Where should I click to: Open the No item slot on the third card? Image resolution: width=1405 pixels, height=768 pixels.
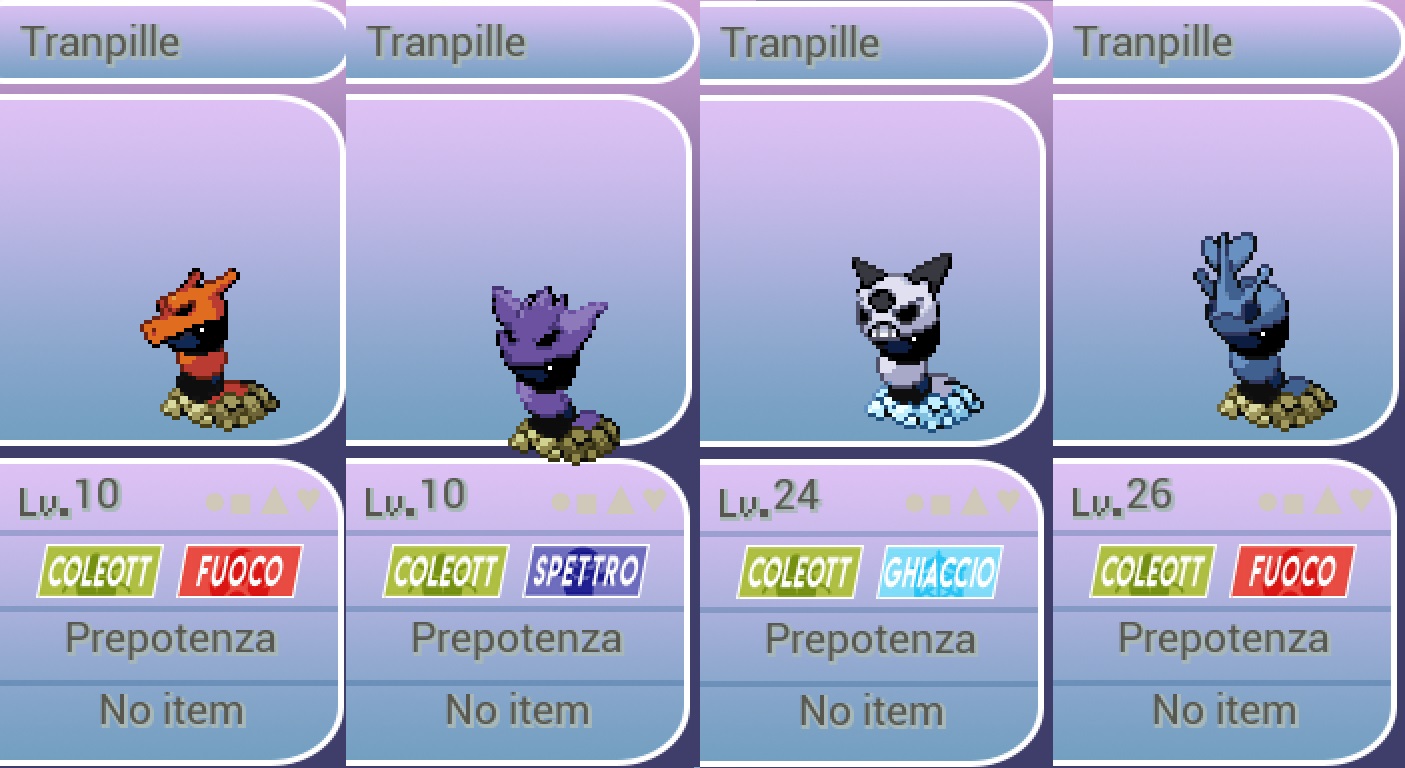870,709
